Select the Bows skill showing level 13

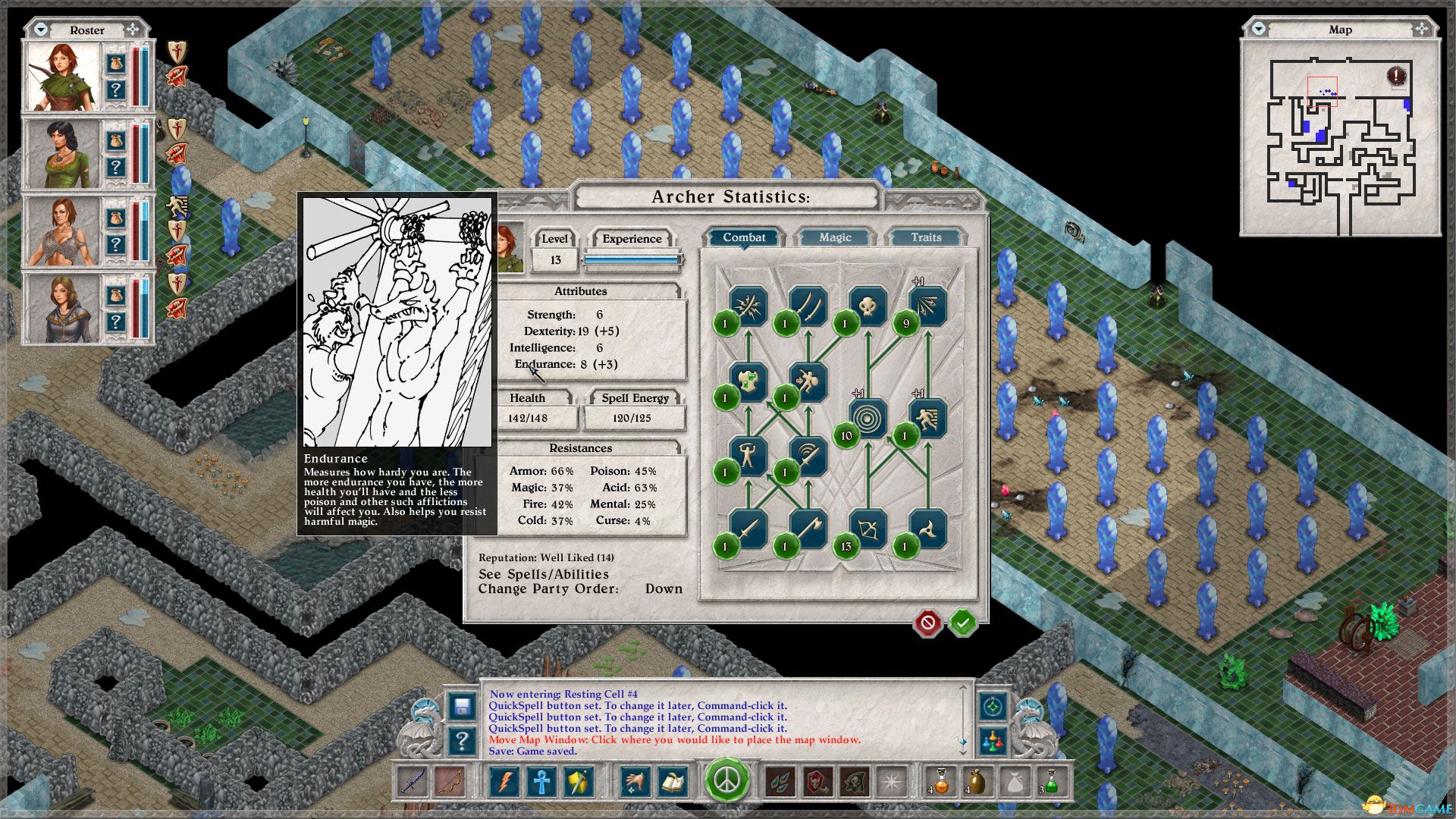coord(867,526)
